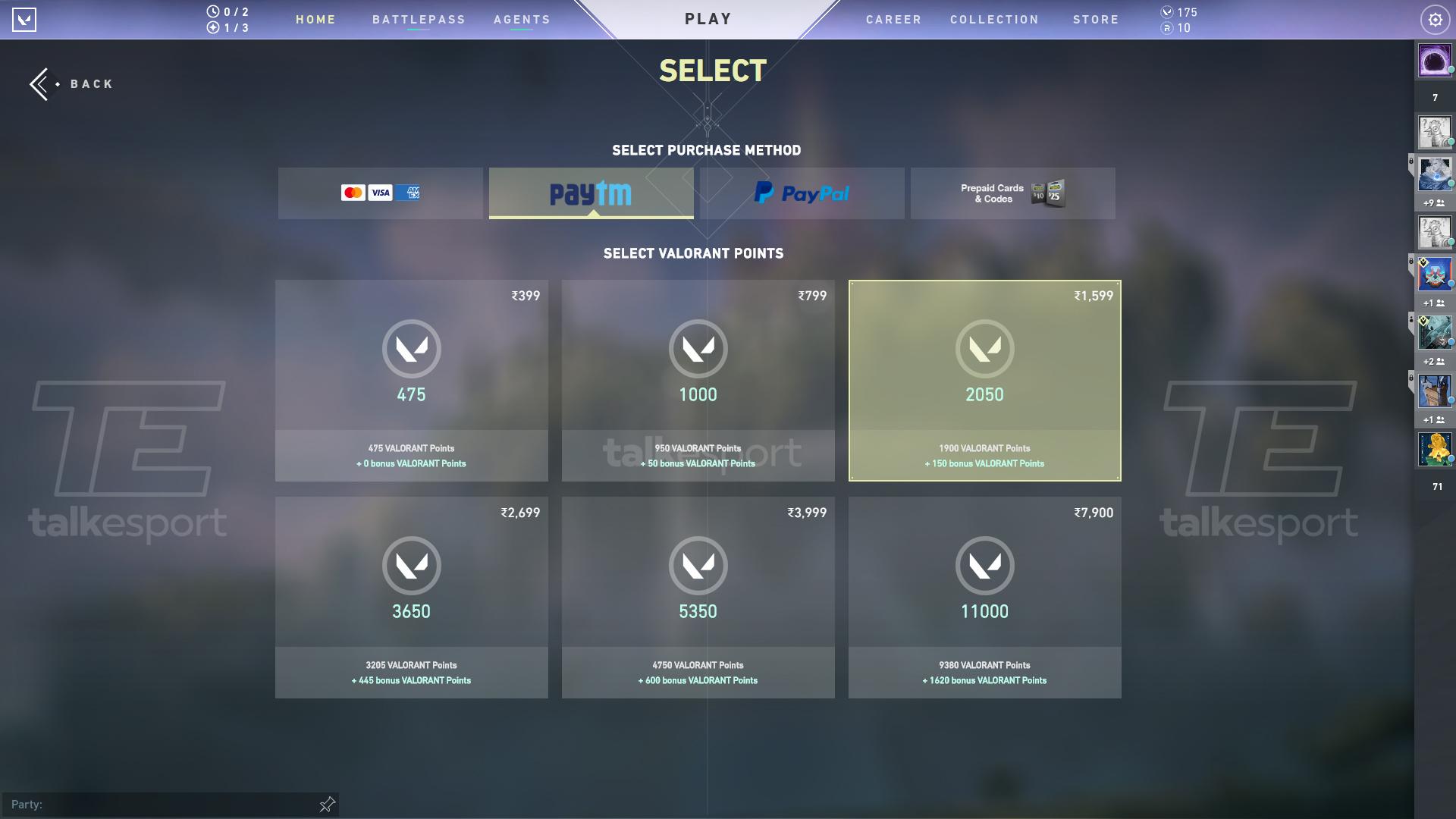Open the Career tab
The height and width of the screenshot is (819, 1456).
pyautogui.click(x=893, y=20)
